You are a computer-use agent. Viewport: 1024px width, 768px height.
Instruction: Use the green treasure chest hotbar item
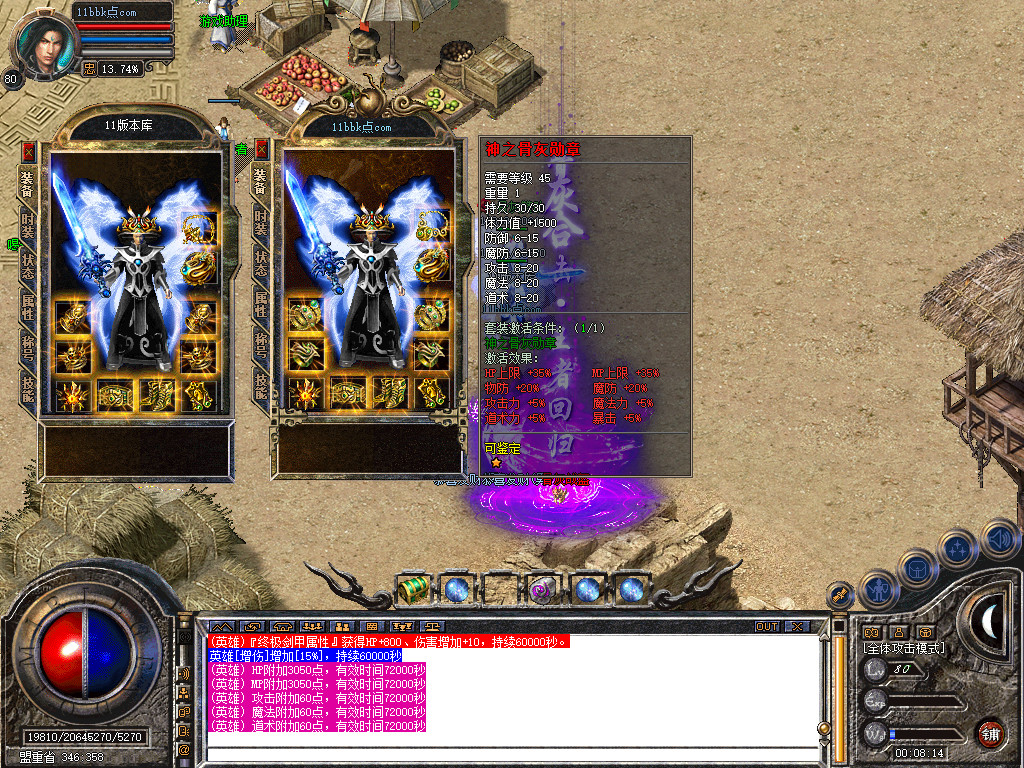pos(413,589)
